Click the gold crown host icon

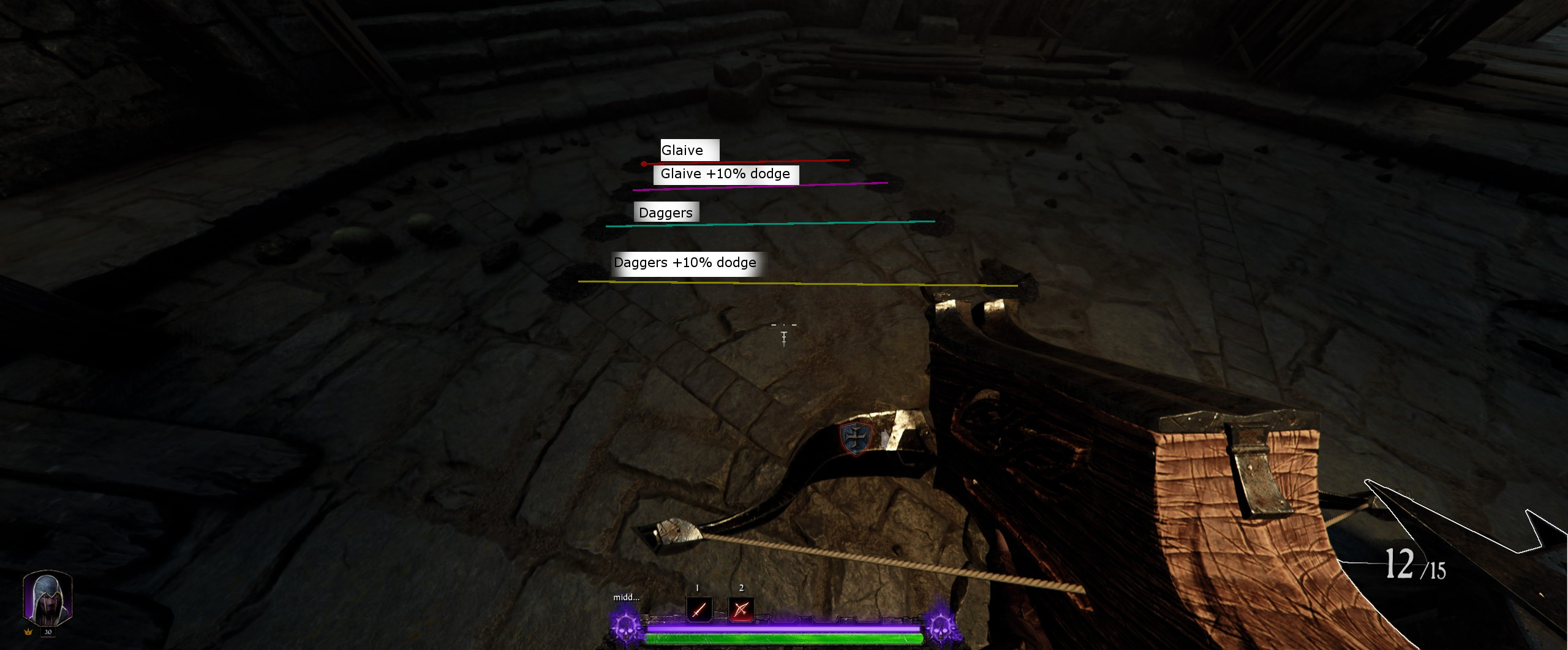click(x=28, y=632)
